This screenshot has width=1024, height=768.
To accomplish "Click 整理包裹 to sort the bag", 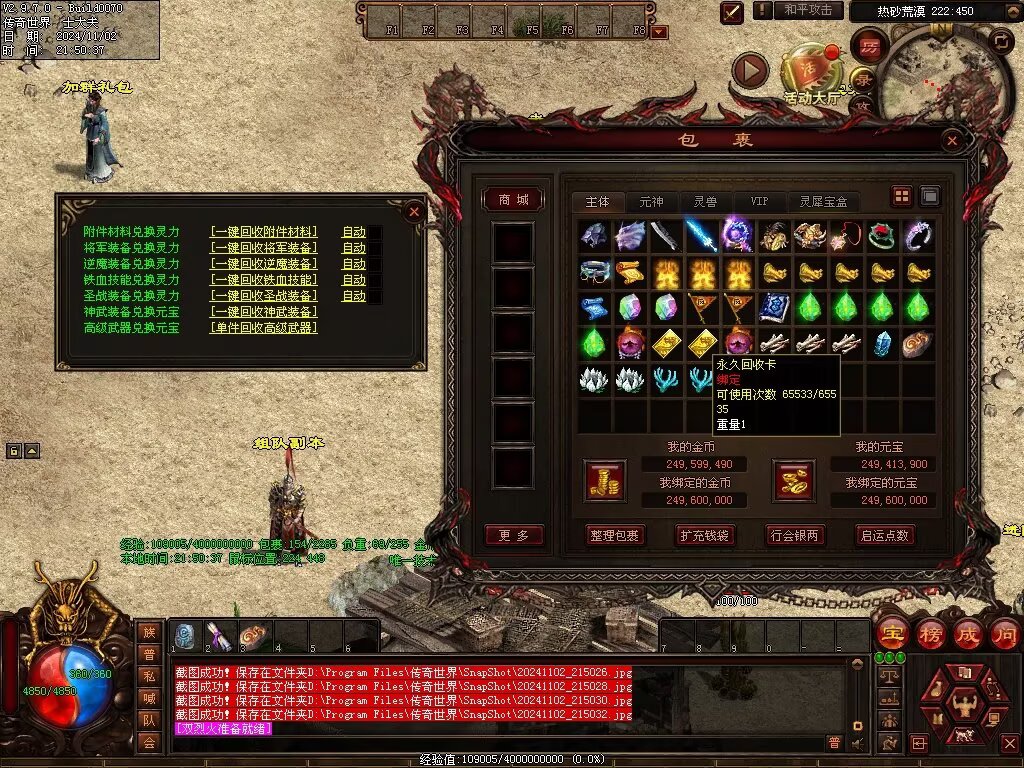I will click(x=615, y=535).
